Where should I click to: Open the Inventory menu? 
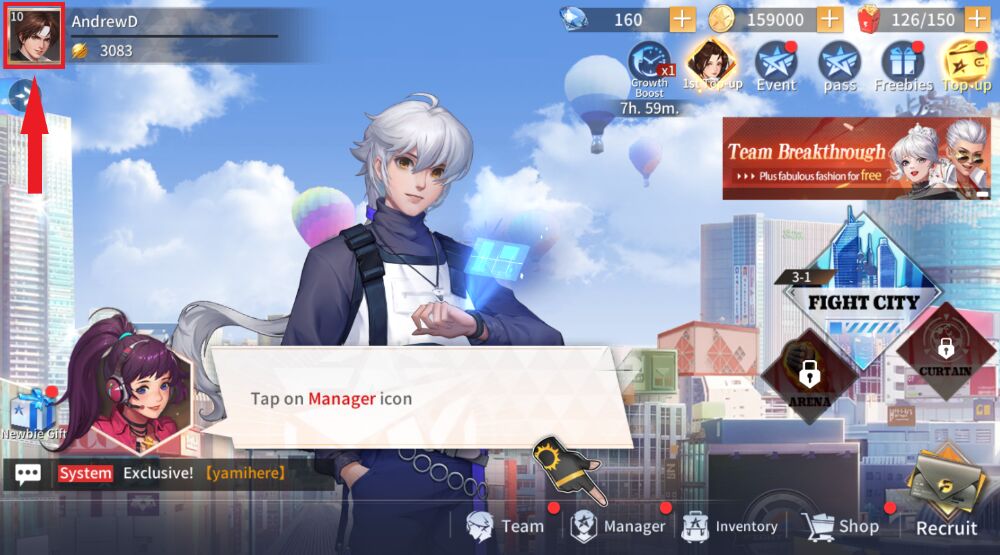(730, 526)
